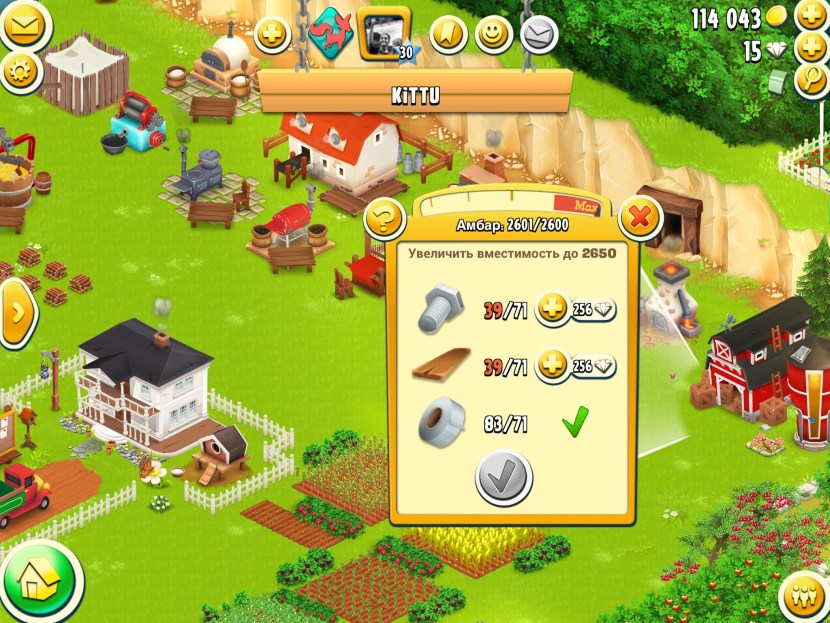Image resolution: width=830 pixels, height=623 pixels.
Task: Close the barn upgrade dialog
Action: [641, 216]
